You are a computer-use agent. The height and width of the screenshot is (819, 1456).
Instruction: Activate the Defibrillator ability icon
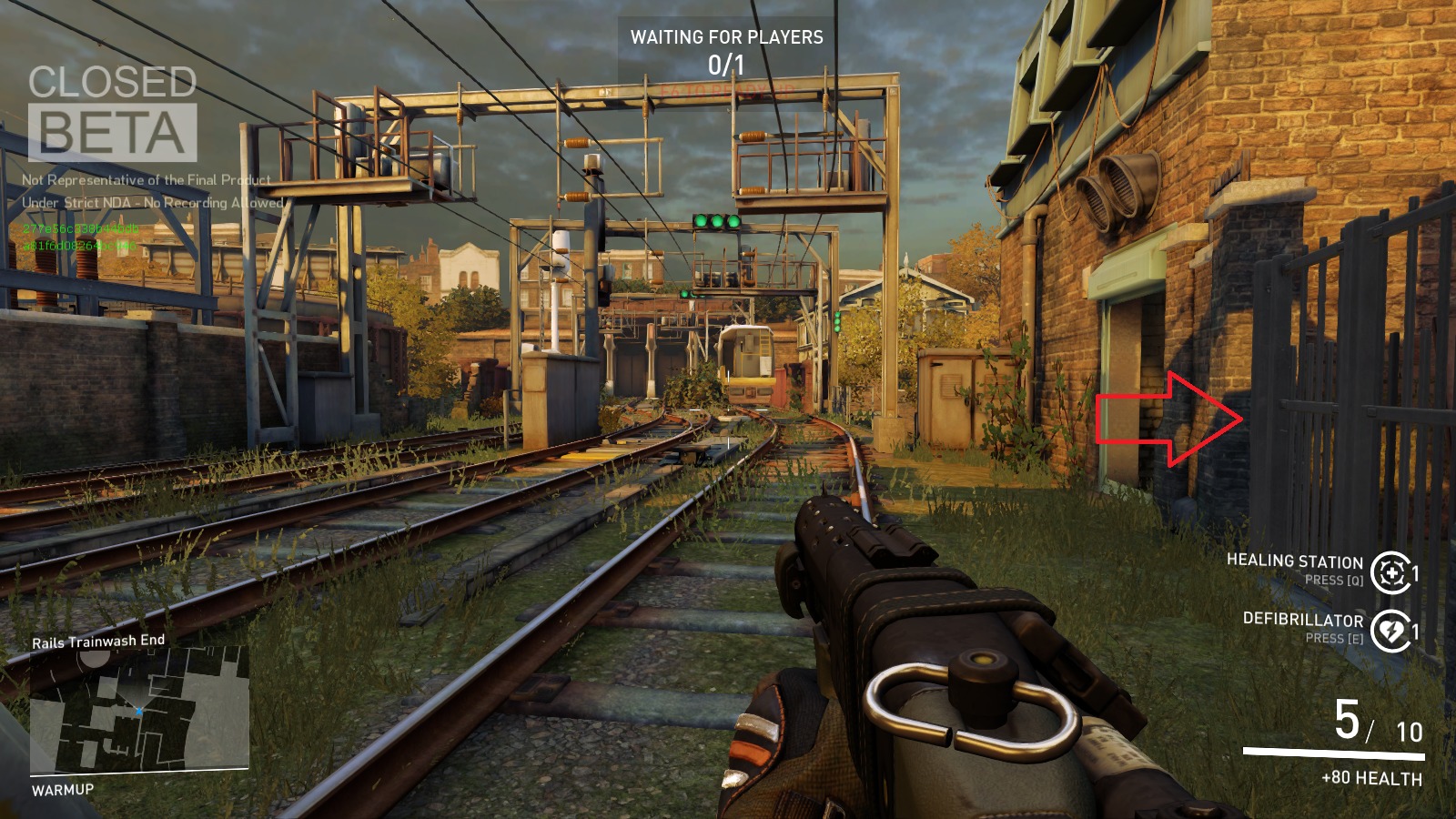point(1390,631)
